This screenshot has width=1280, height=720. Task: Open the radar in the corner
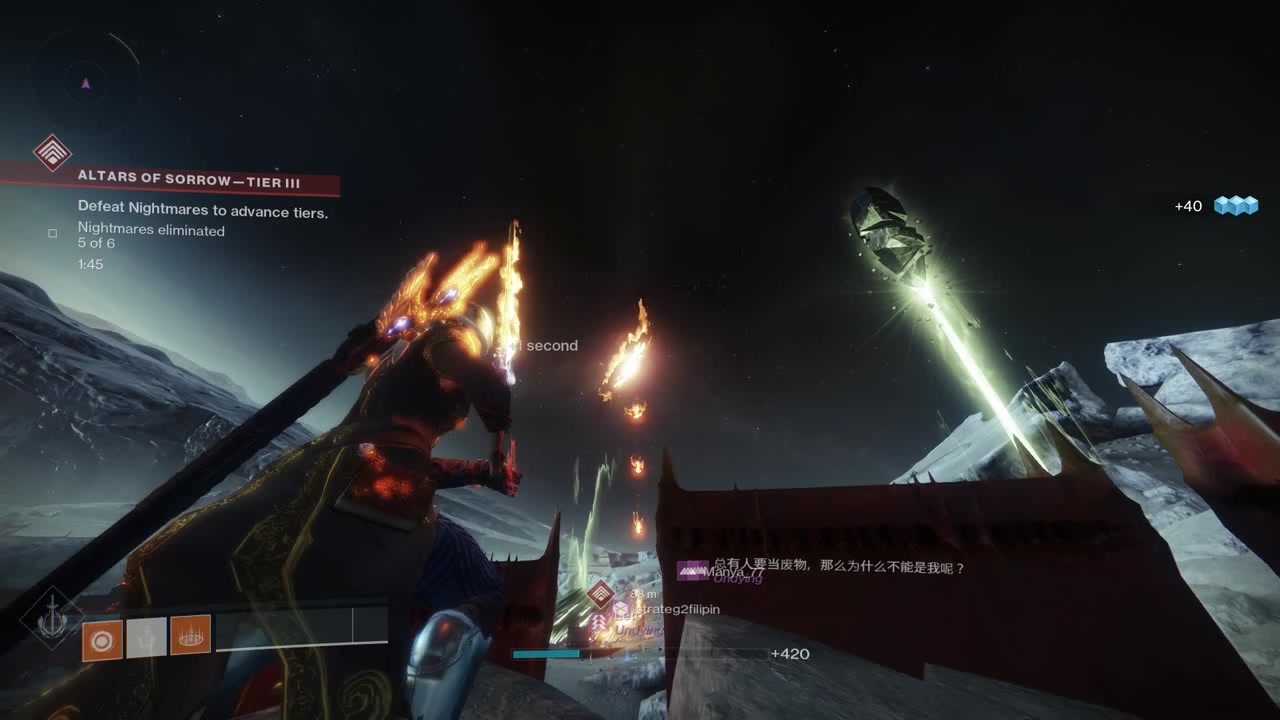[x=86, y=84]
